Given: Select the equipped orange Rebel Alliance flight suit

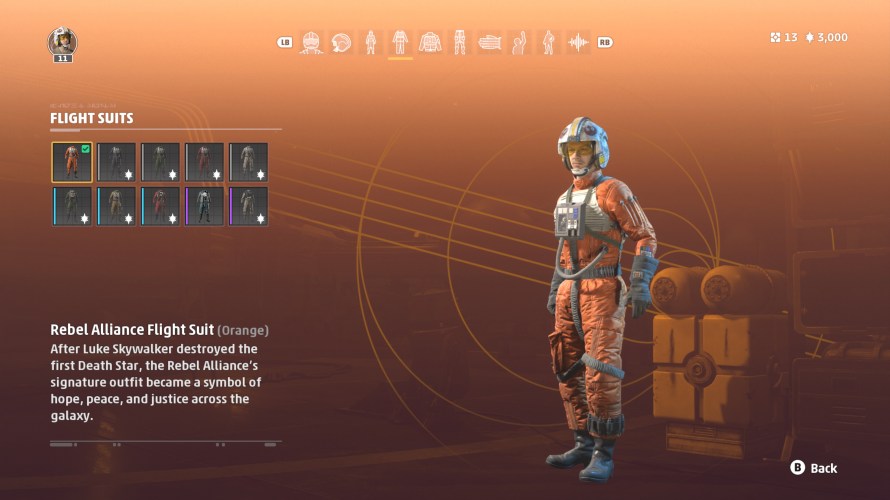Looking at the screenshot, I should tap(72, 162).
